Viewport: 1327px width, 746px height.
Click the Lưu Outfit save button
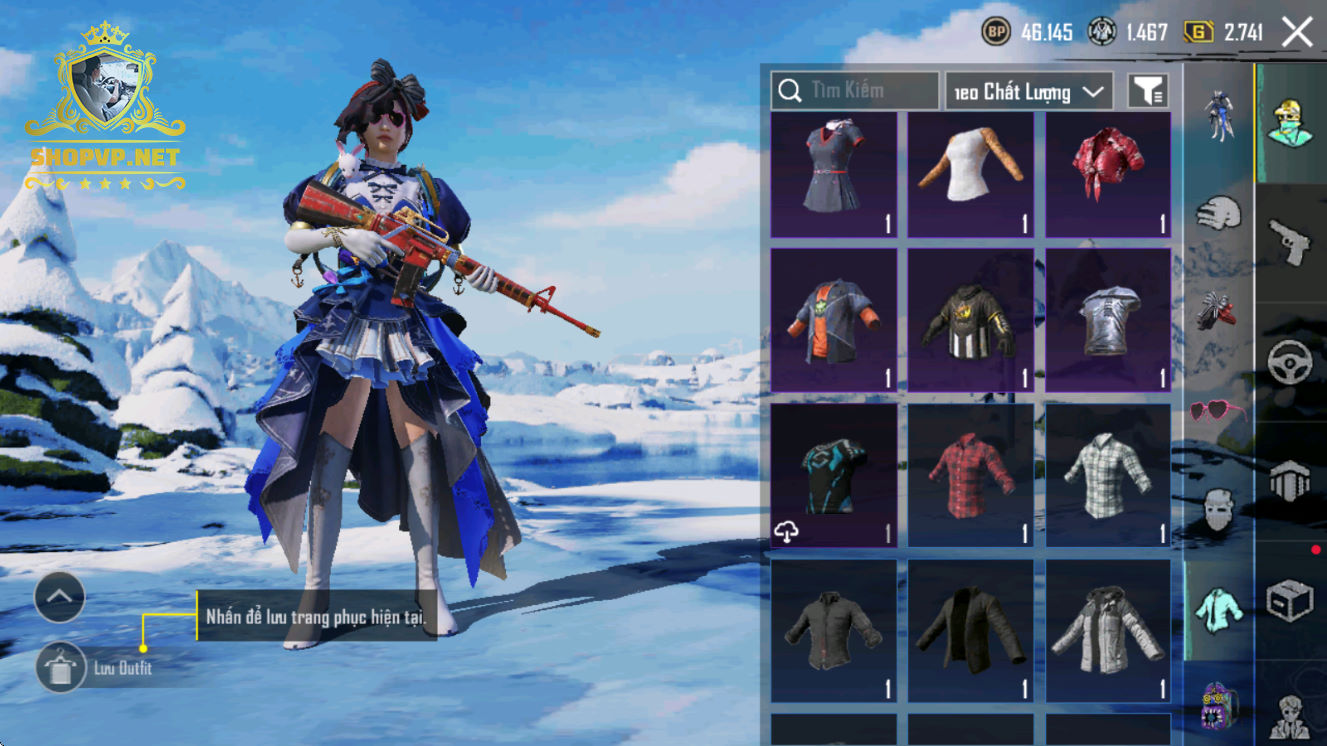[x=61, y=667]
